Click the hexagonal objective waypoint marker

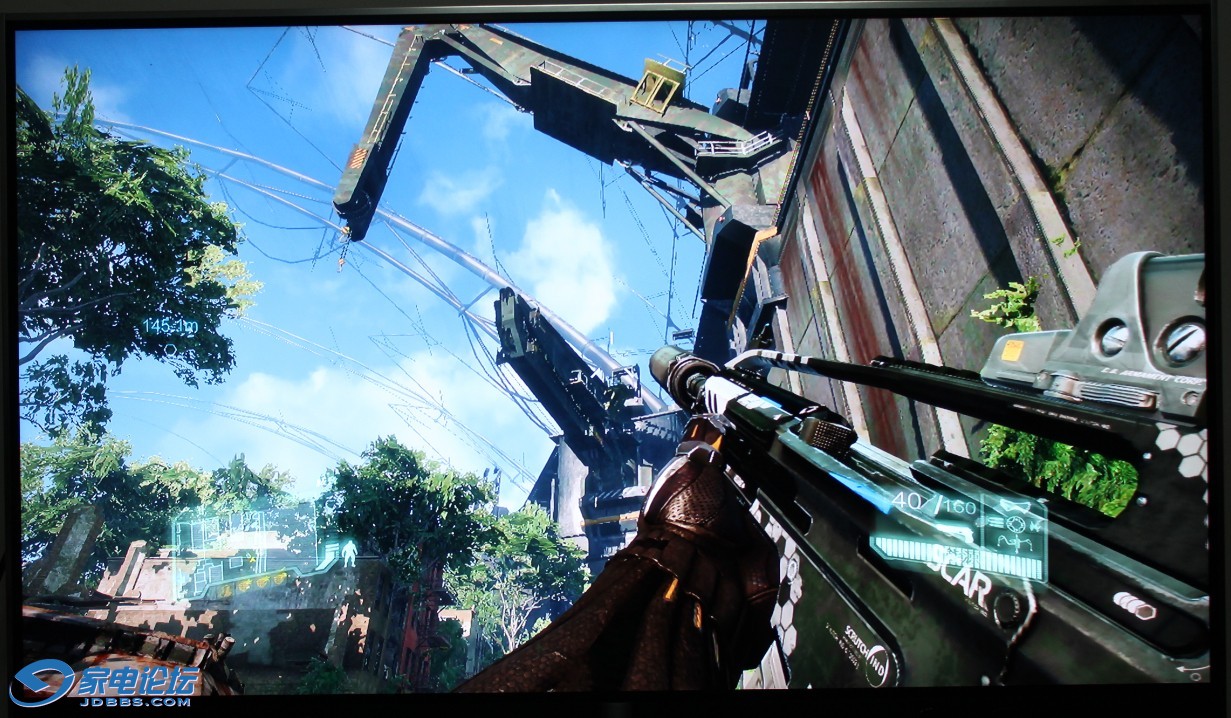coord(171,349)
